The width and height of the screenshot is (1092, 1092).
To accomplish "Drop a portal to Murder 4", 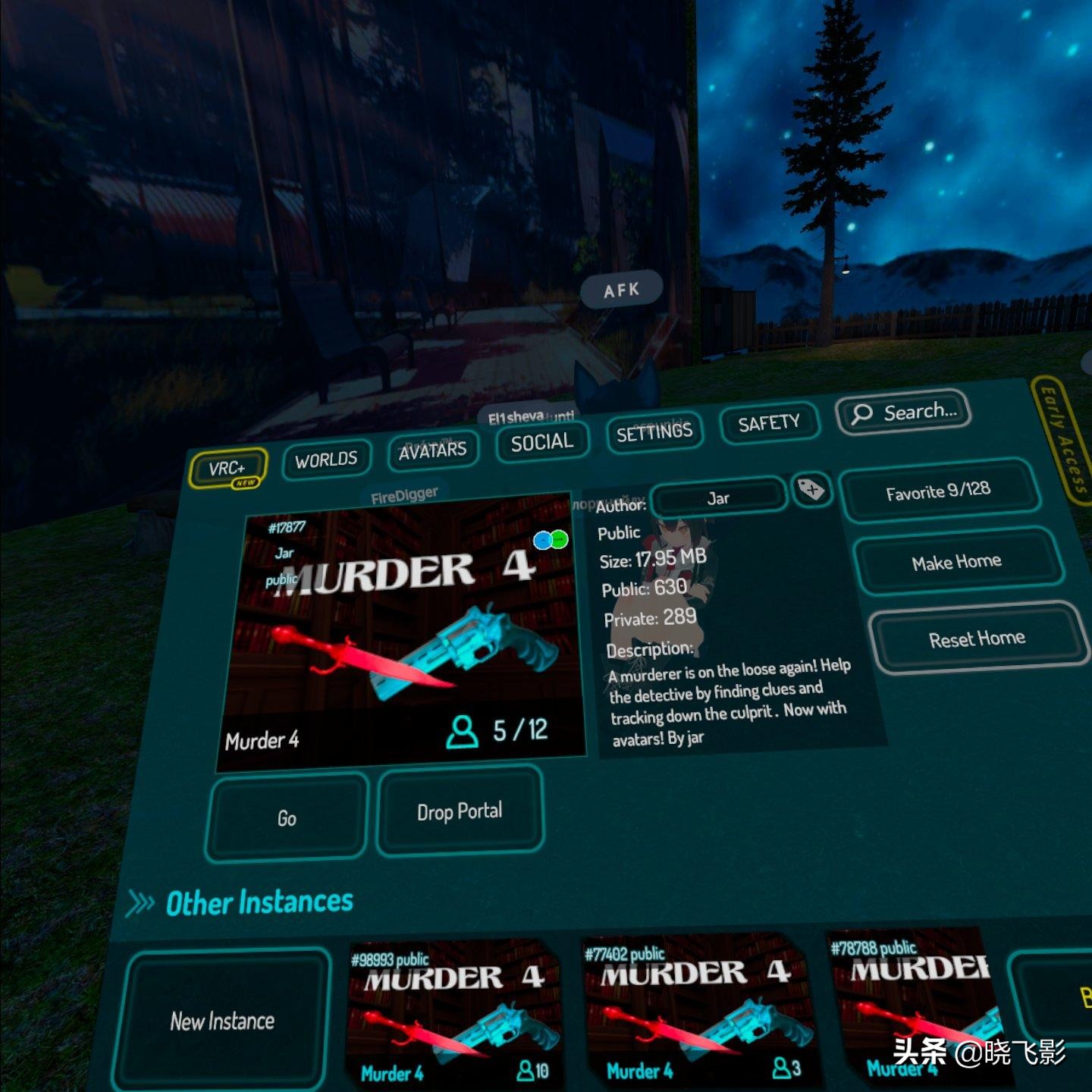I will 460,811.
